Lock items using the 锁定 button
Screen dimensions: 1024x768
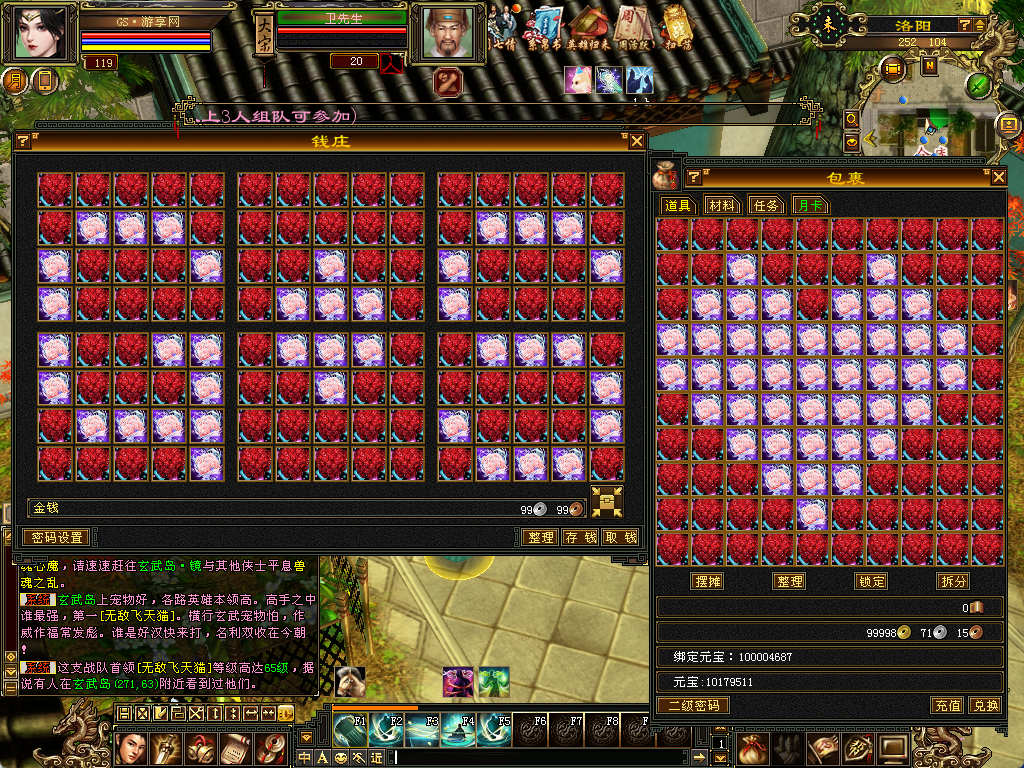(x=871, y=581)
